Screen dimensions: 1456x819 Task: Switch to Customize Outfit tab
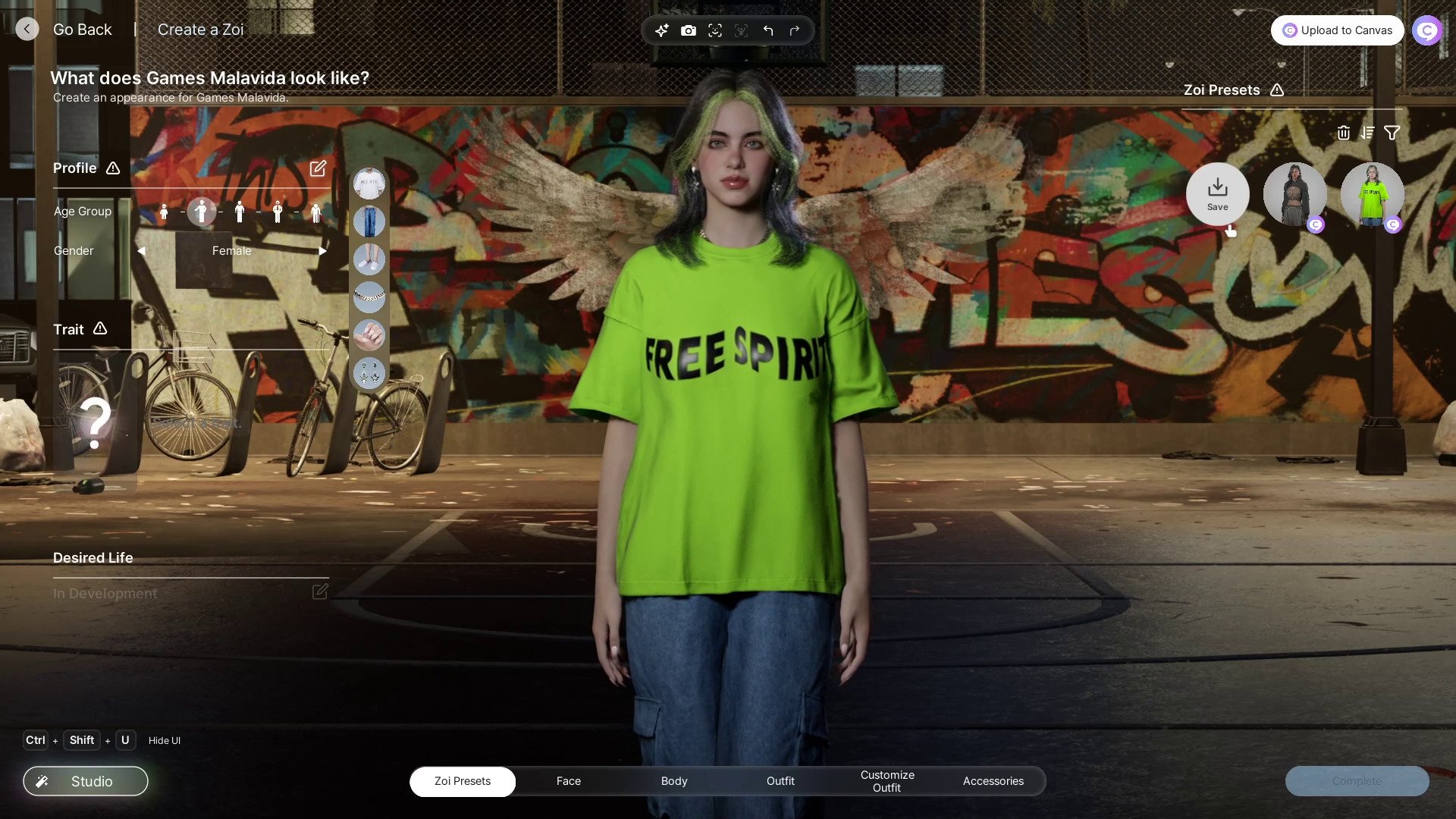[886, 781]
